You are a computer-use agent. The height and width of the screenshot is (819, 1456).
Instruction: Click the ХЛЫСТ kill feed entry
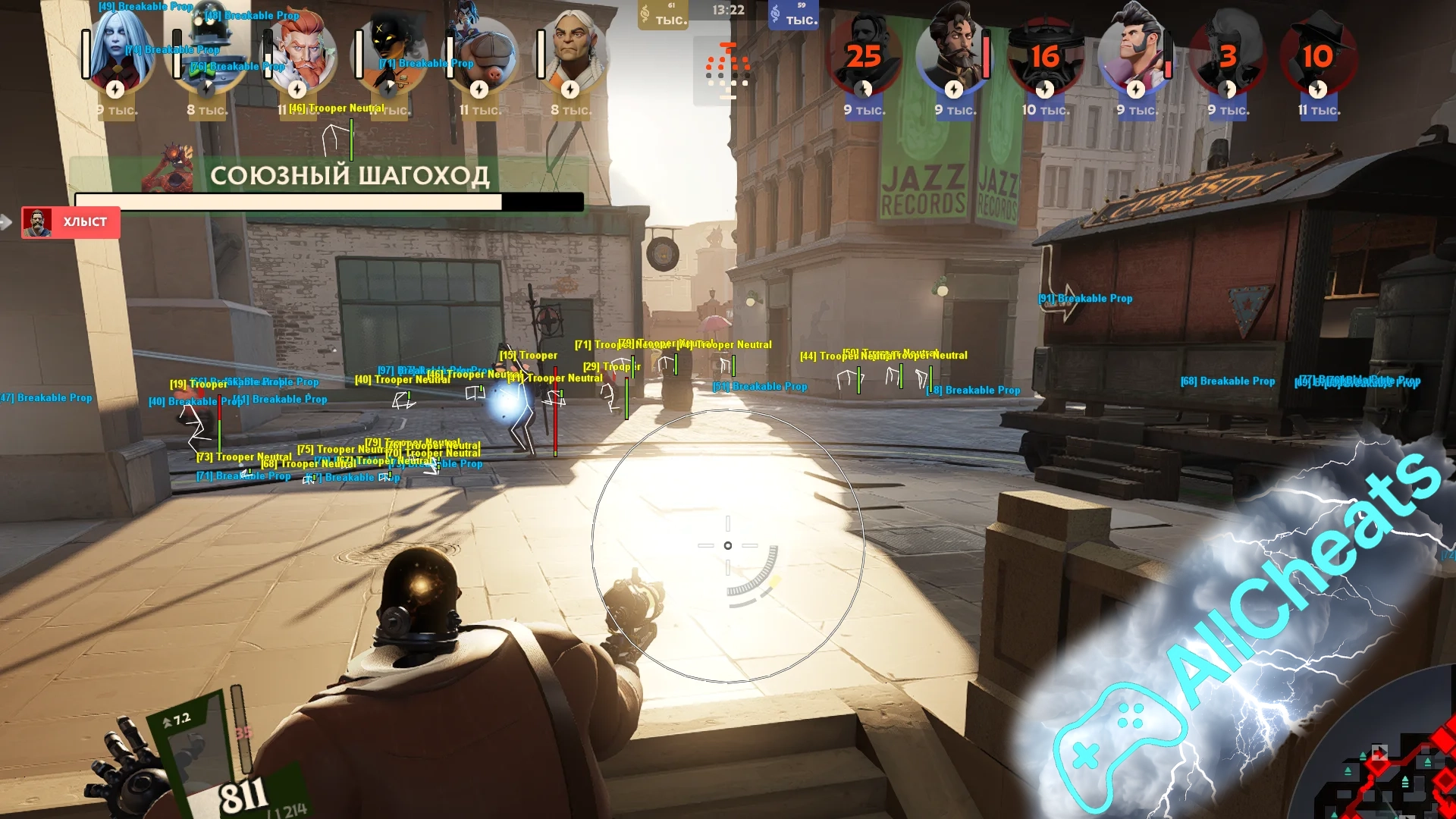click(x=71, y=222)
